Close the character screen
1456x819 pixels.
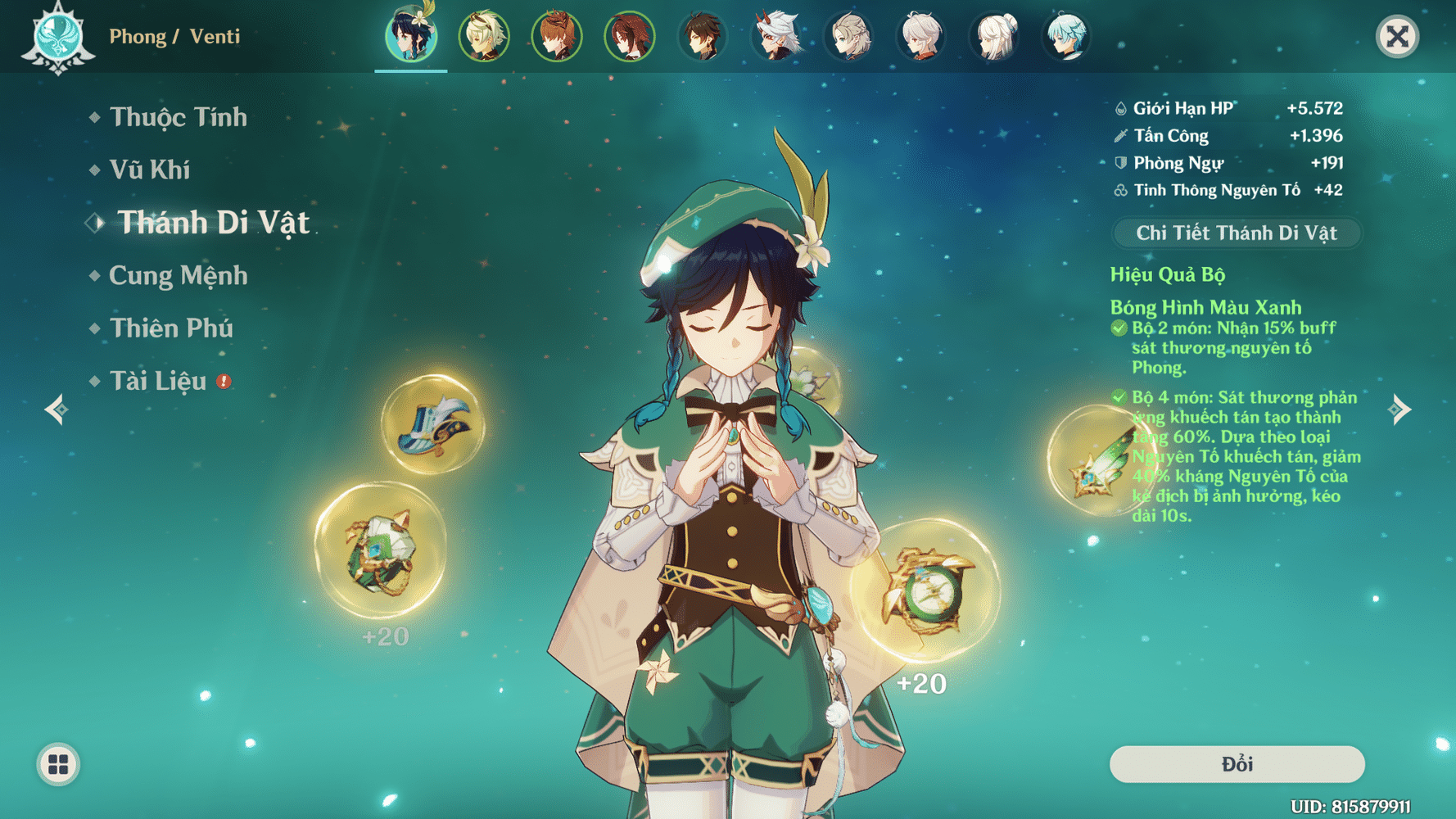click(x=1397, y=36)
